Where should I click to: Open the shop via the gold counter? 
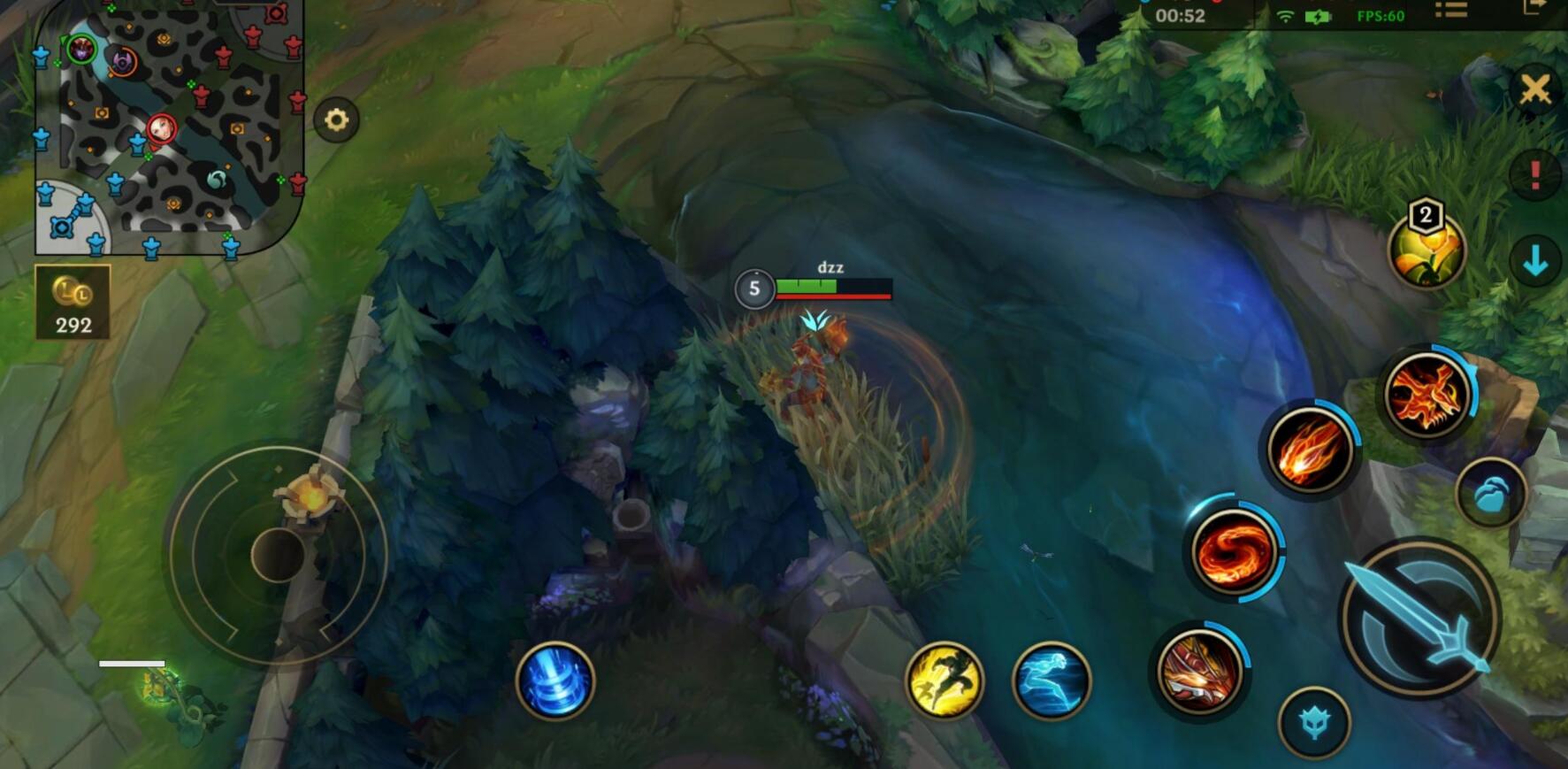(x=73, y=303)
